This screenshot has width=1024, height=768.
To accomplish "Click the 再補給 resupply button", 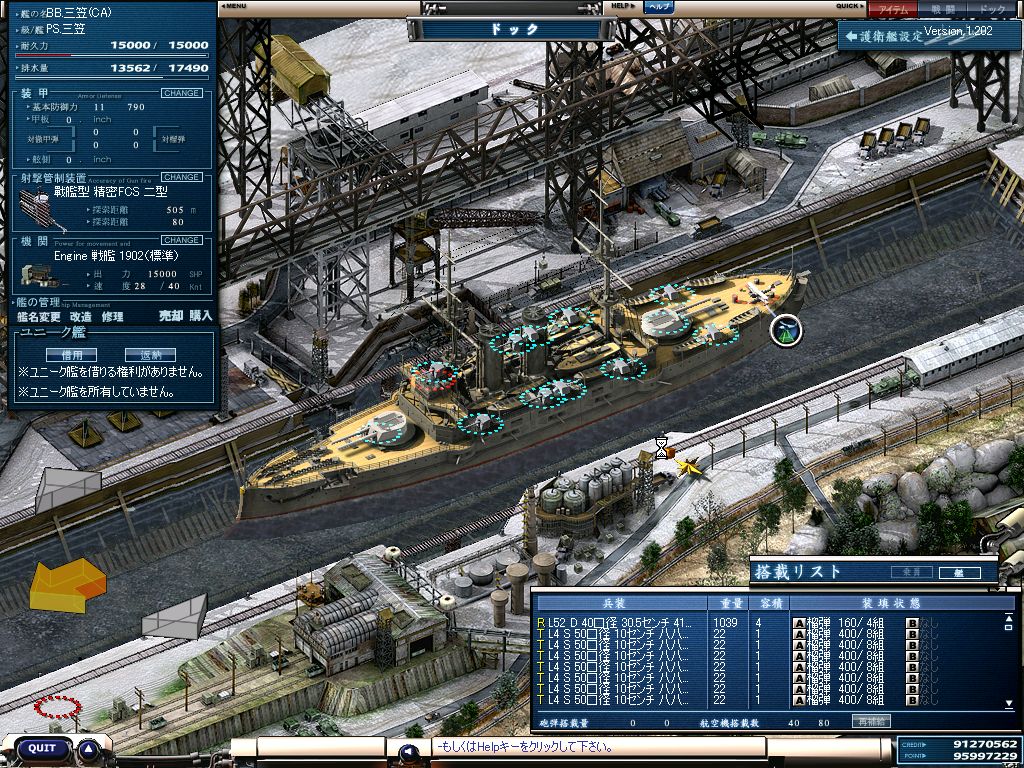I will [x=868, y=721].
